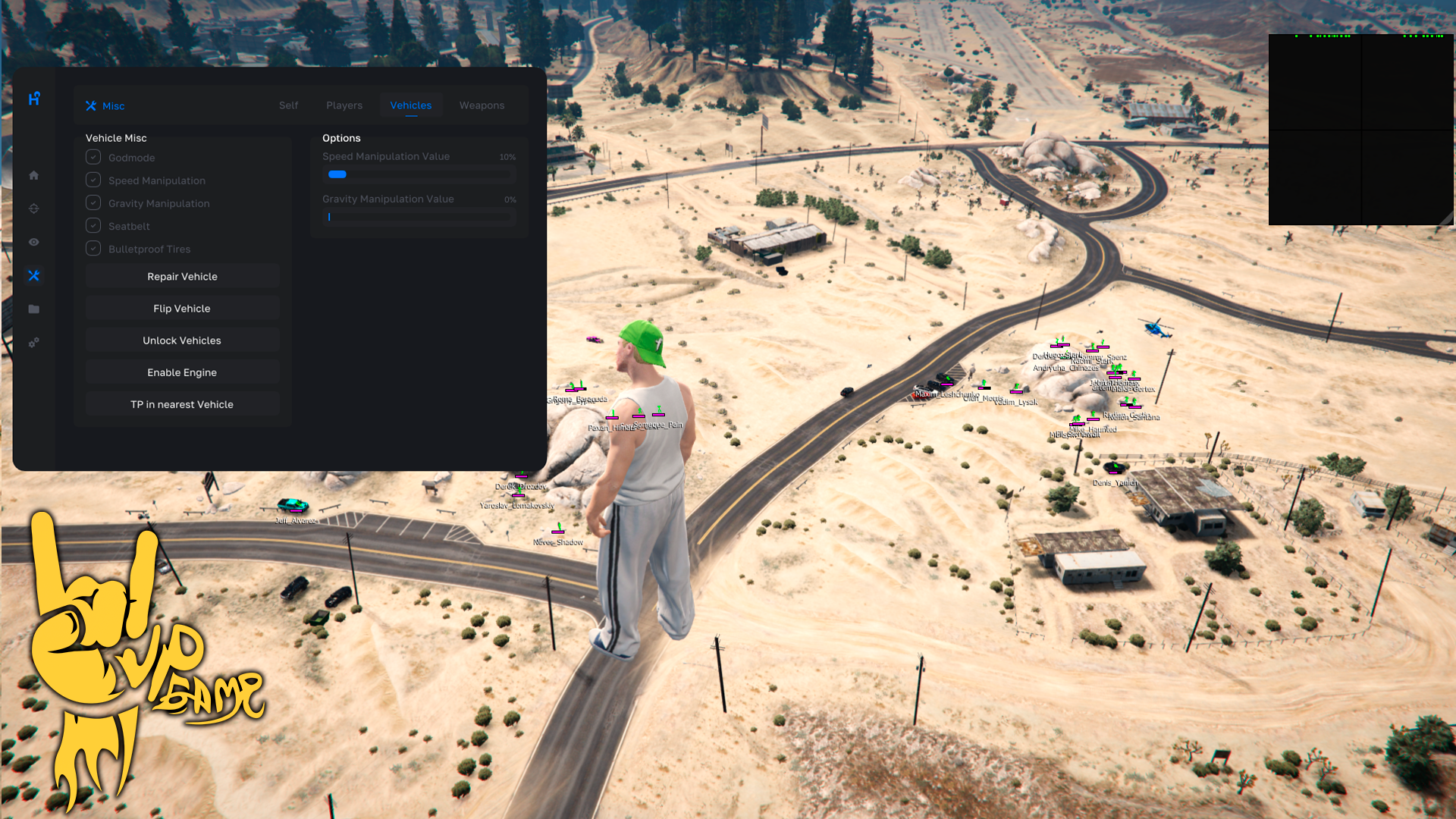Open the folder icon in the sidebar
Image resolution: width=1456 pixels, height=819 pixels.
(34, 309)
